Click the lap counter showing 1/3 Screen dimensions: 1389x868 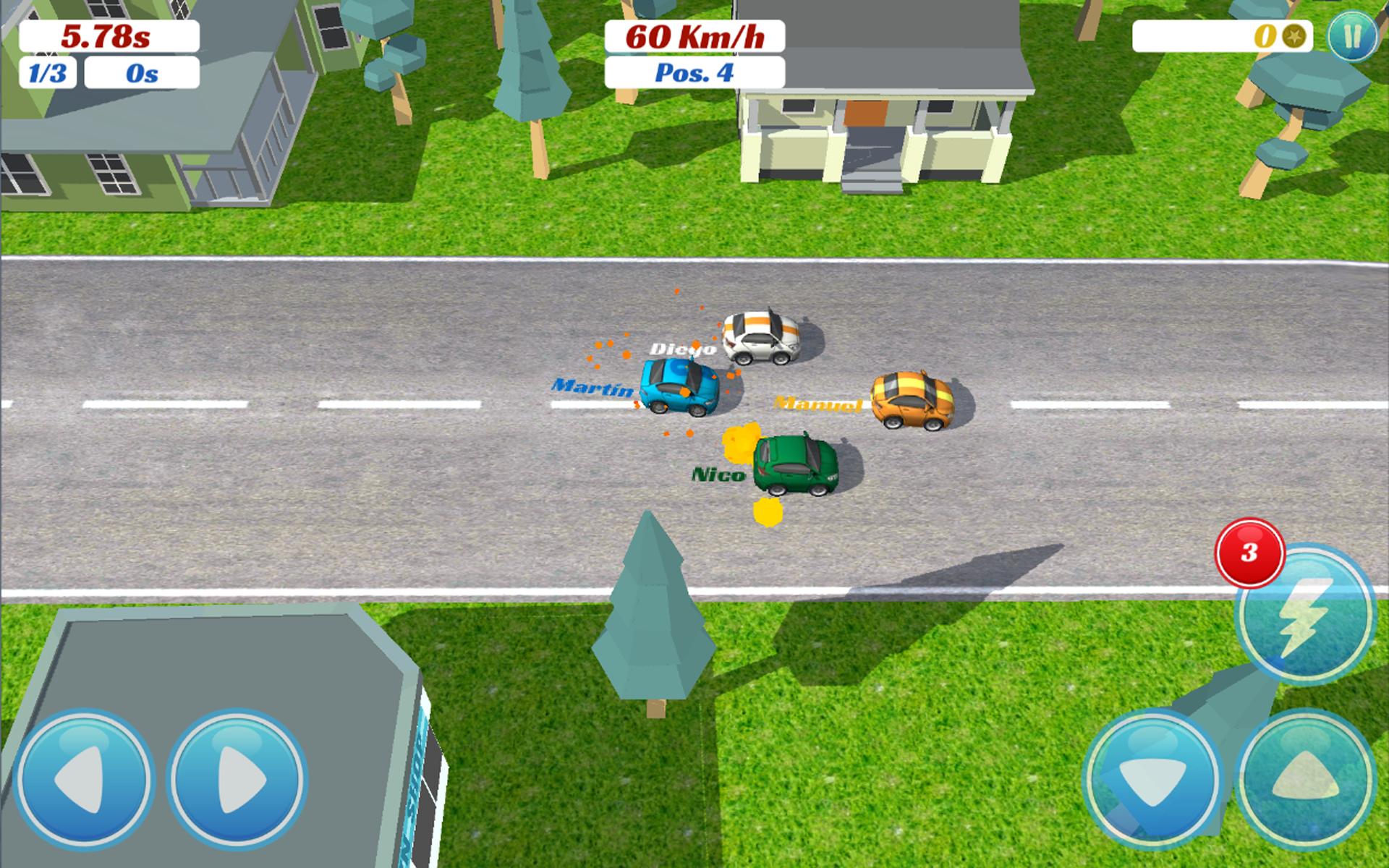[x=47, y=72]
